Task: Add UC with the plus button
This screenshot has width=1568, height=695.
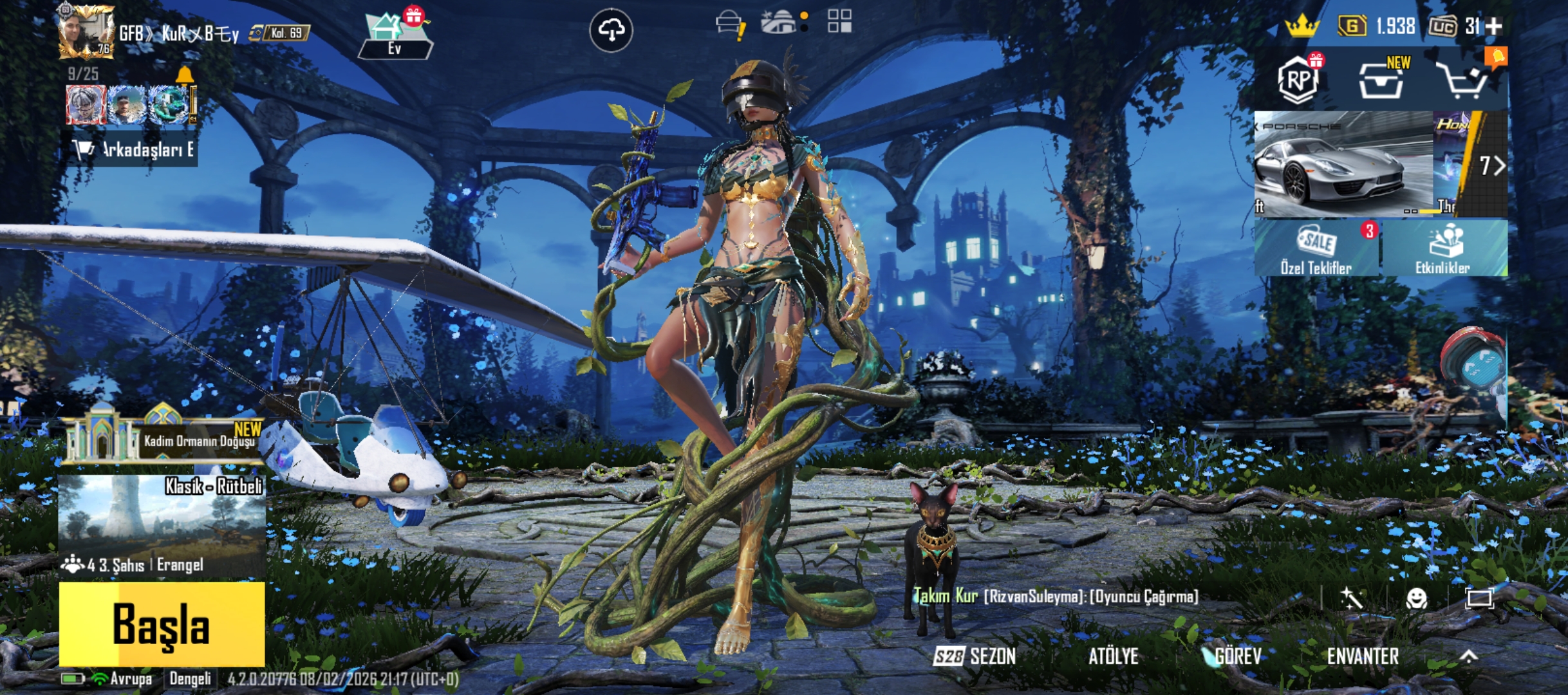Action: tap(1494, 26)
